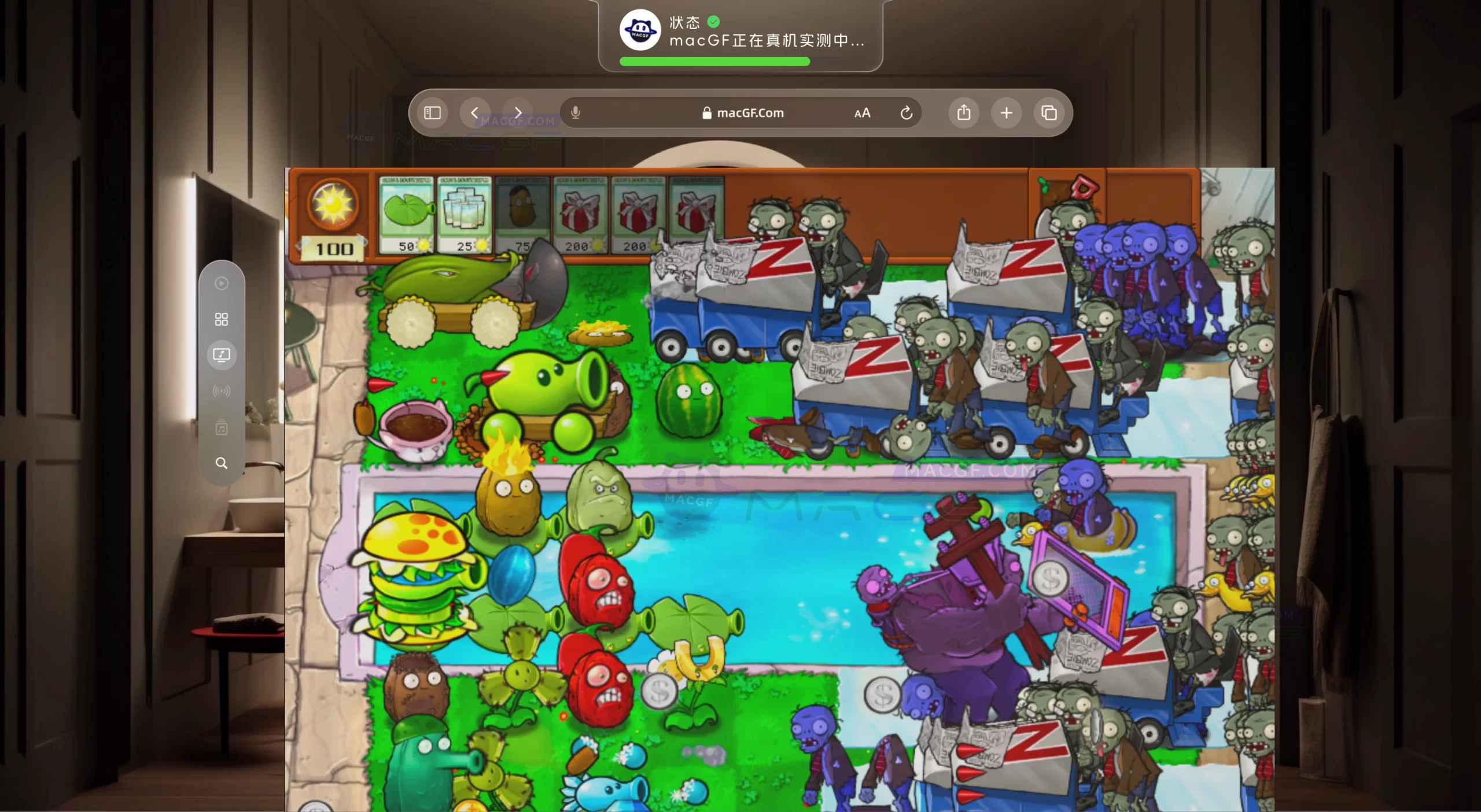This screenshot has height=812, width=1481.
Task: Click the broadcasting icon in the sidebar
Action: (222, 390)
